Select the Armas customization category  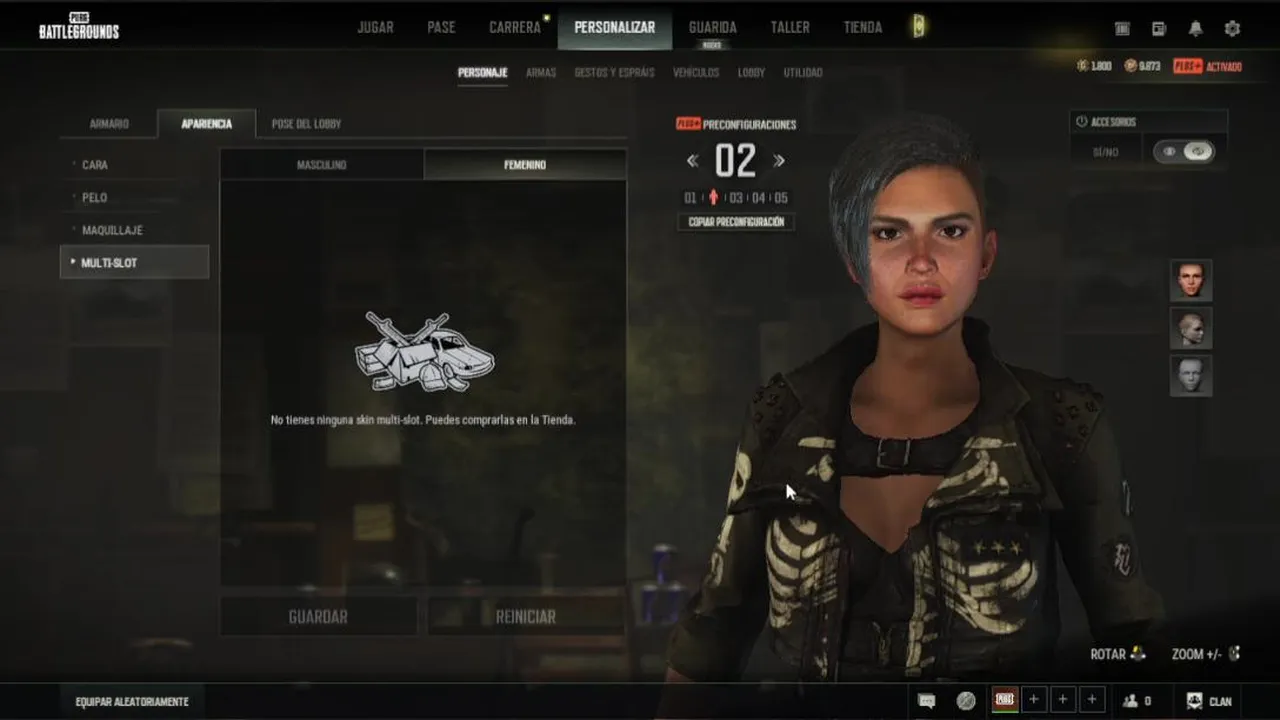coord(541,73)
